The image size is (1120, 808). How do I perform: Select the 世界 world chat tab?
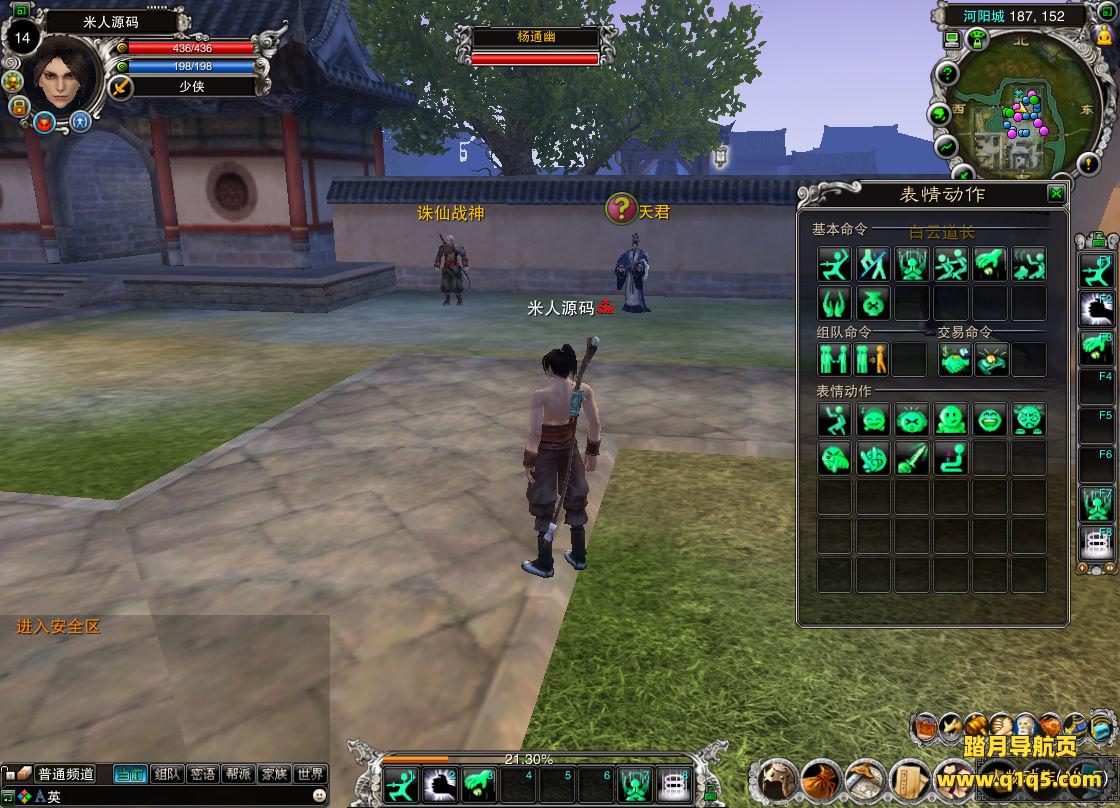310,774
